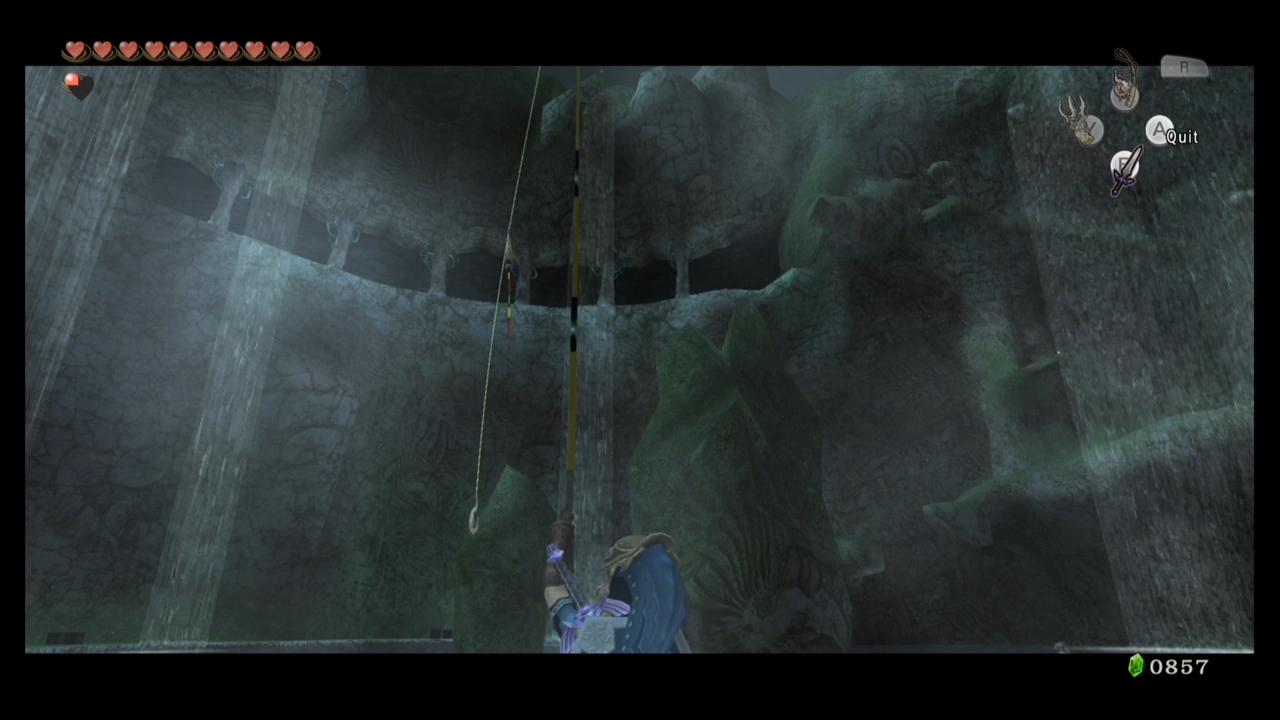Viewport: 1280px width, 720px height.
Task: Click the green rupee icon
Action: pyautogui.click(x=1136, y=666)
